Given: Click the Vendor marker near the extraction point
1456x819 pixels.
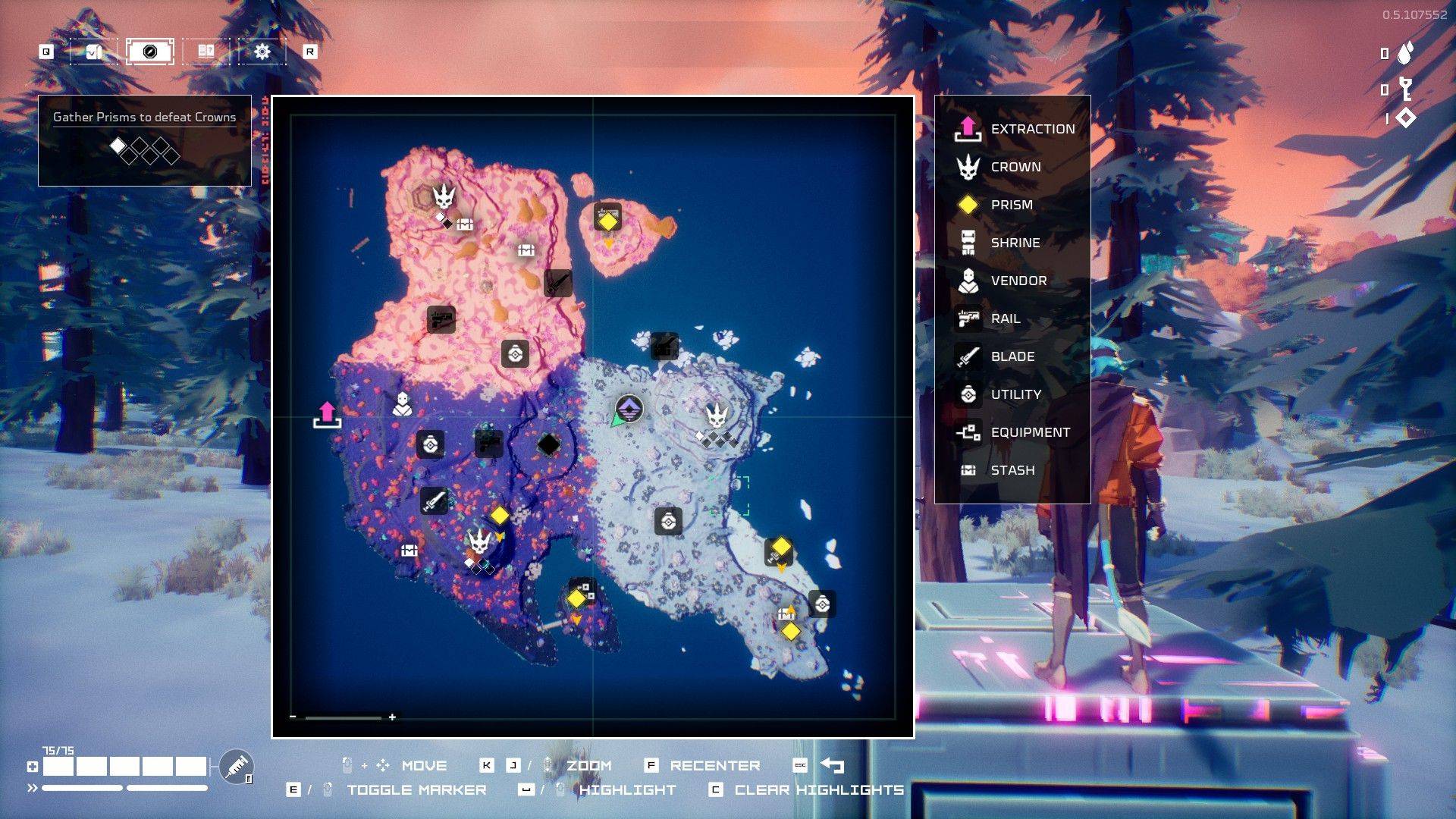Looking at the screenshot, I should click(402, 404).
